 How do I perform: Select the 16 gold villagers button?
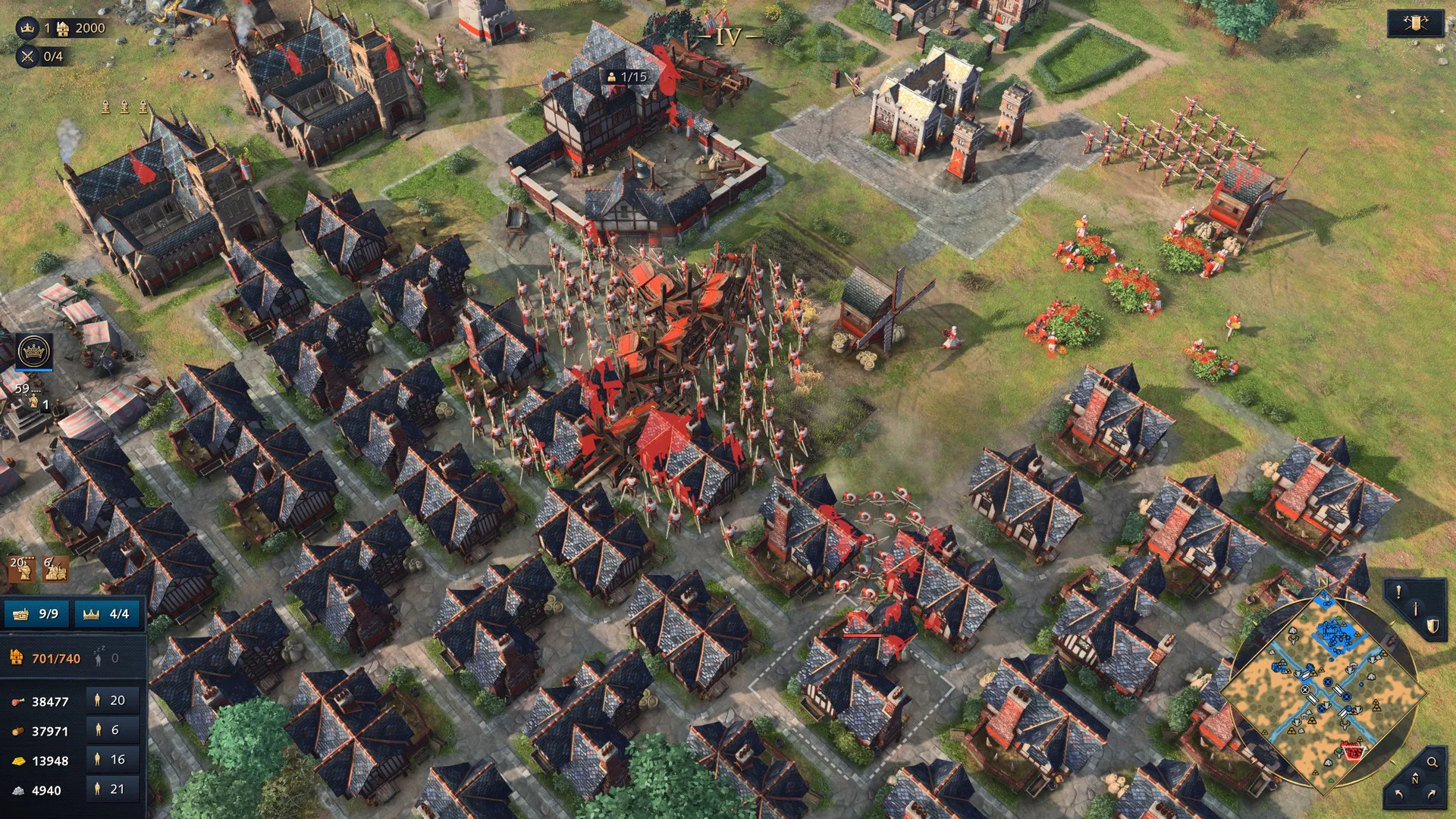(111, 760)
